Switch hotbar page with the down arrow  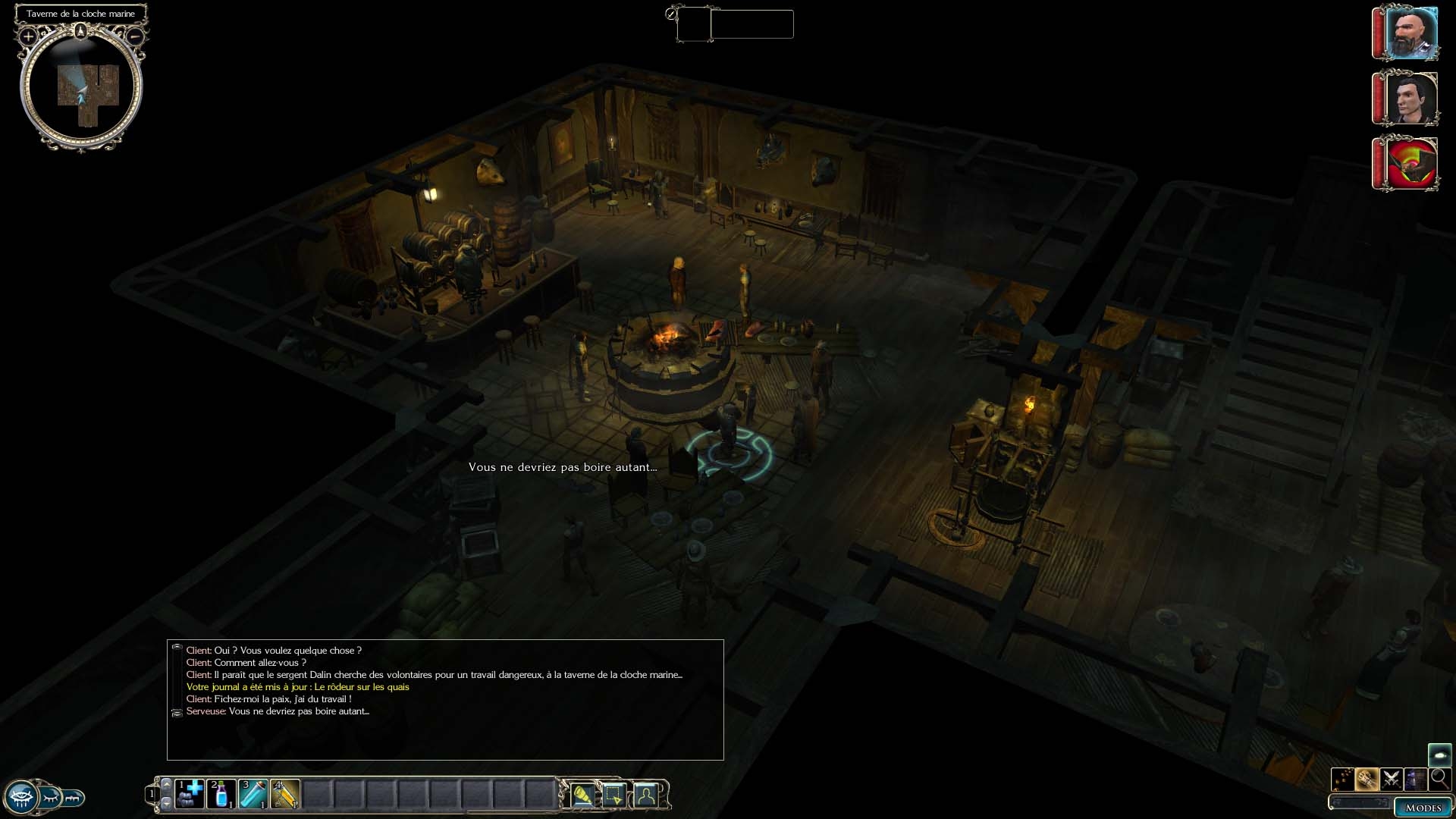click(167, 804)
